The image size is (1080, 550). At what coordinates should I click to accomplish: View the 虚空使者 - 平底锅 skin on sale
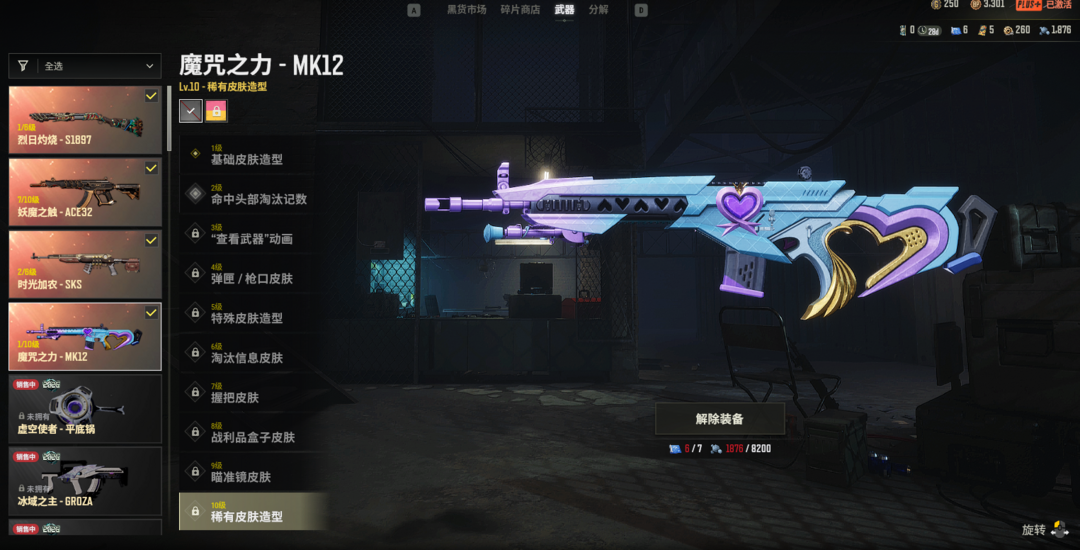point(85,407)
